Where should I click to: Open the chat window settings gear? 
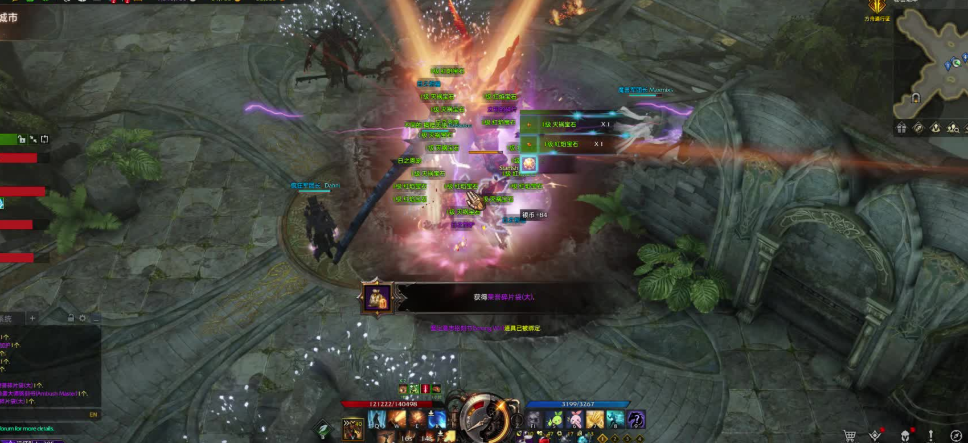(x=82, y=318)
